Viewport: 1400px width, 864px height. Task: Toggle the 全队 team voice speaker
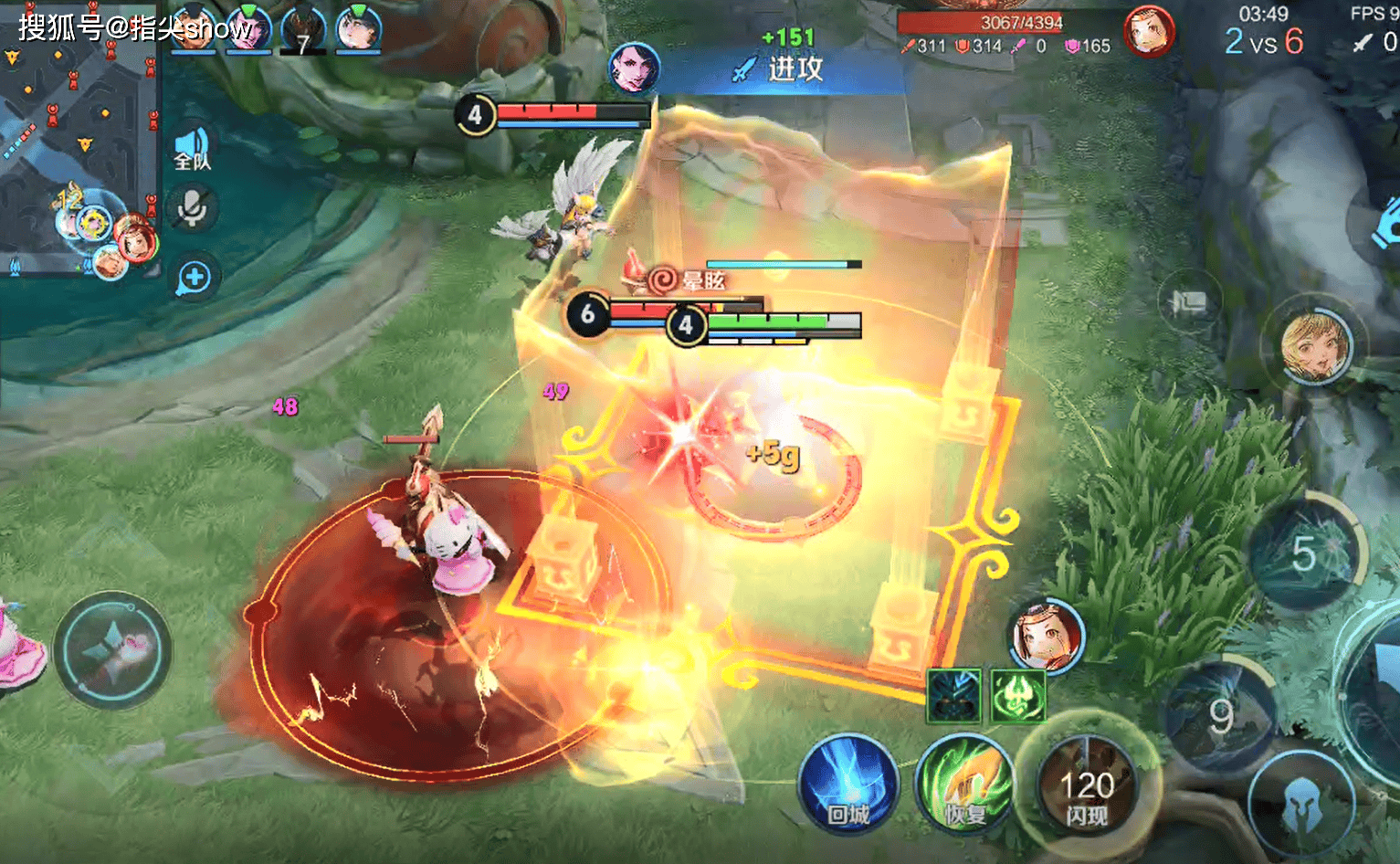pyautogui.click(x=193, y=148)
